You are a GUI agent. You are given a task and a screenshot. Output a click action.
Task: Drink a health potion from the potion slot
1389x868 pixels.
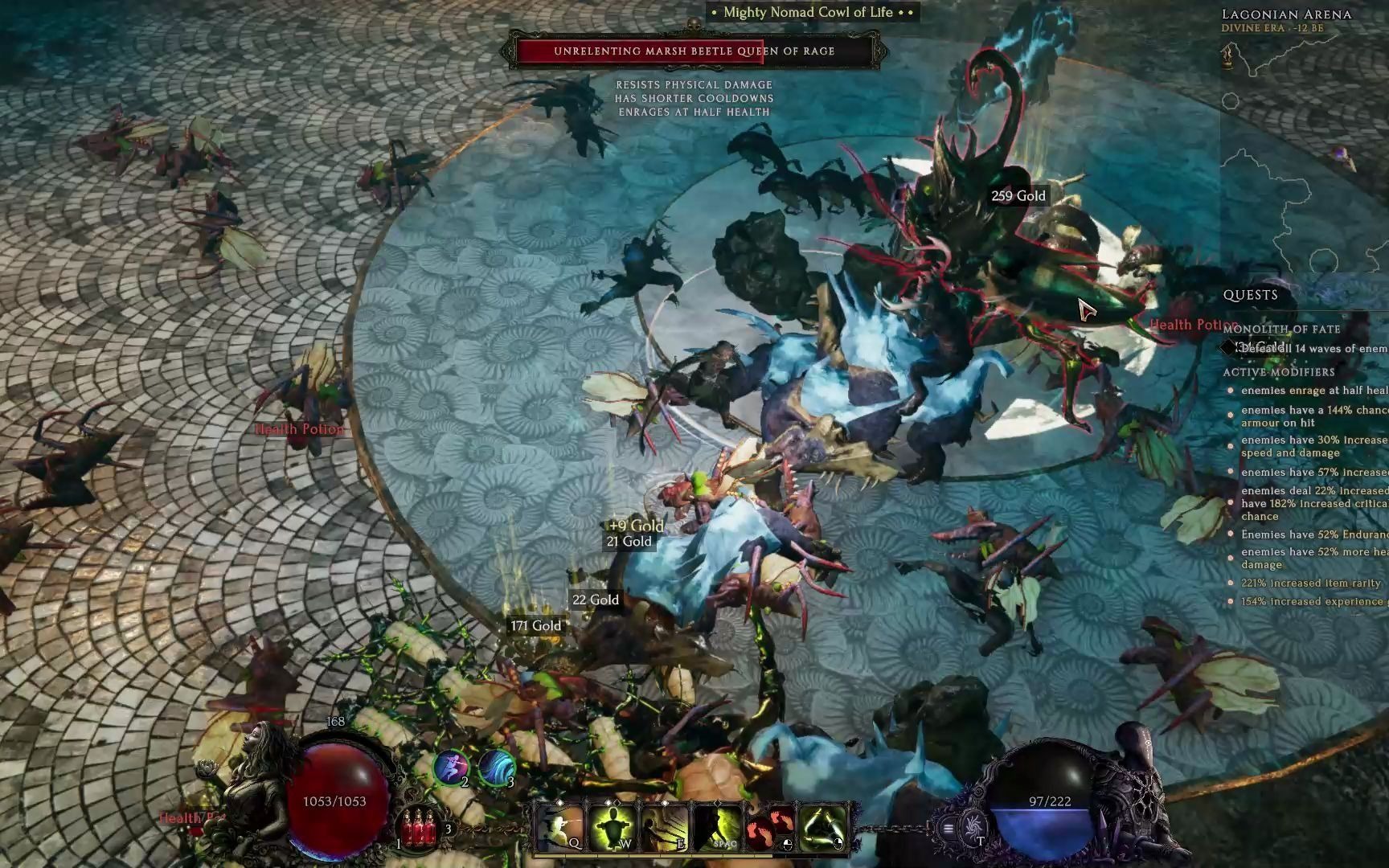(x=419, y=829)
